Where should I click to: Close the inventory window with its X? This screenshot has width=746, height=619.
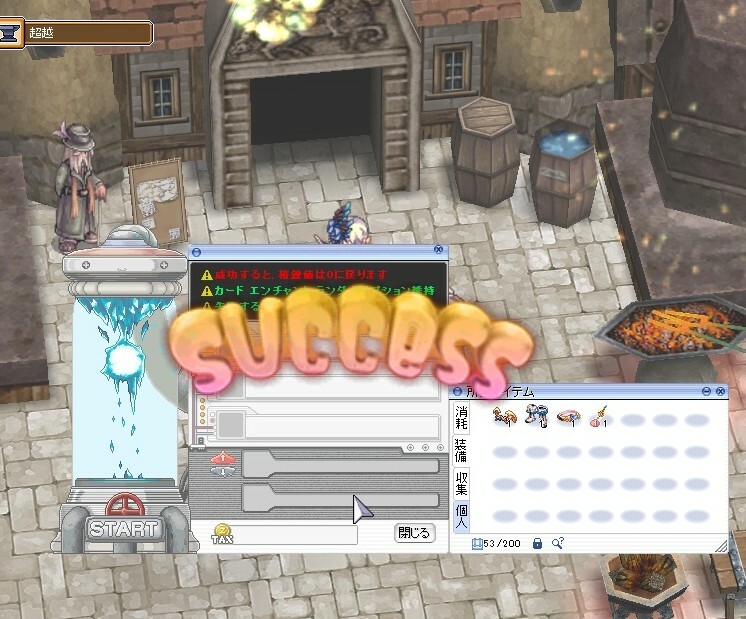[x=720, y=391]
